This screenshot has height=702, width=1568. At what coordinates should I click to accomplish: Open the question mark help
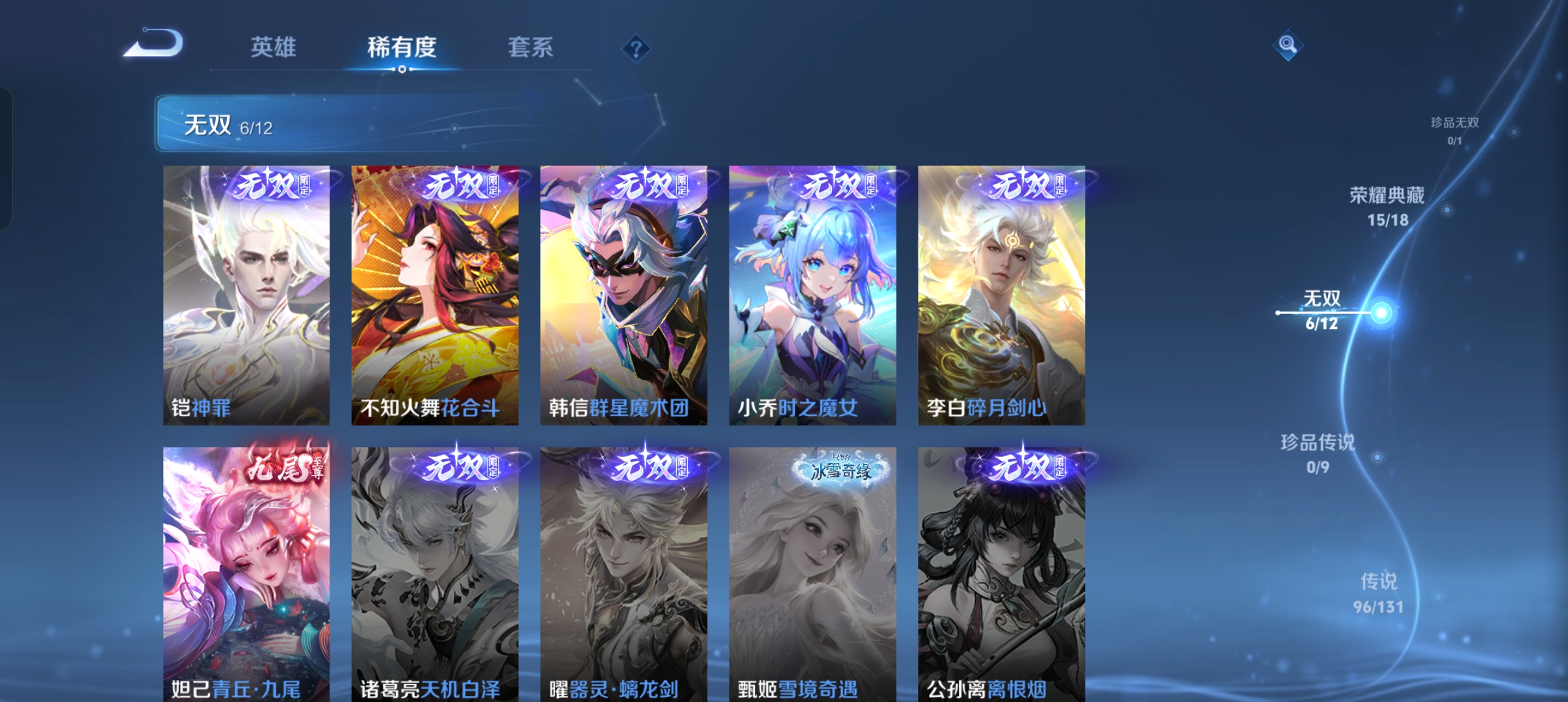(x=636, y=49)
